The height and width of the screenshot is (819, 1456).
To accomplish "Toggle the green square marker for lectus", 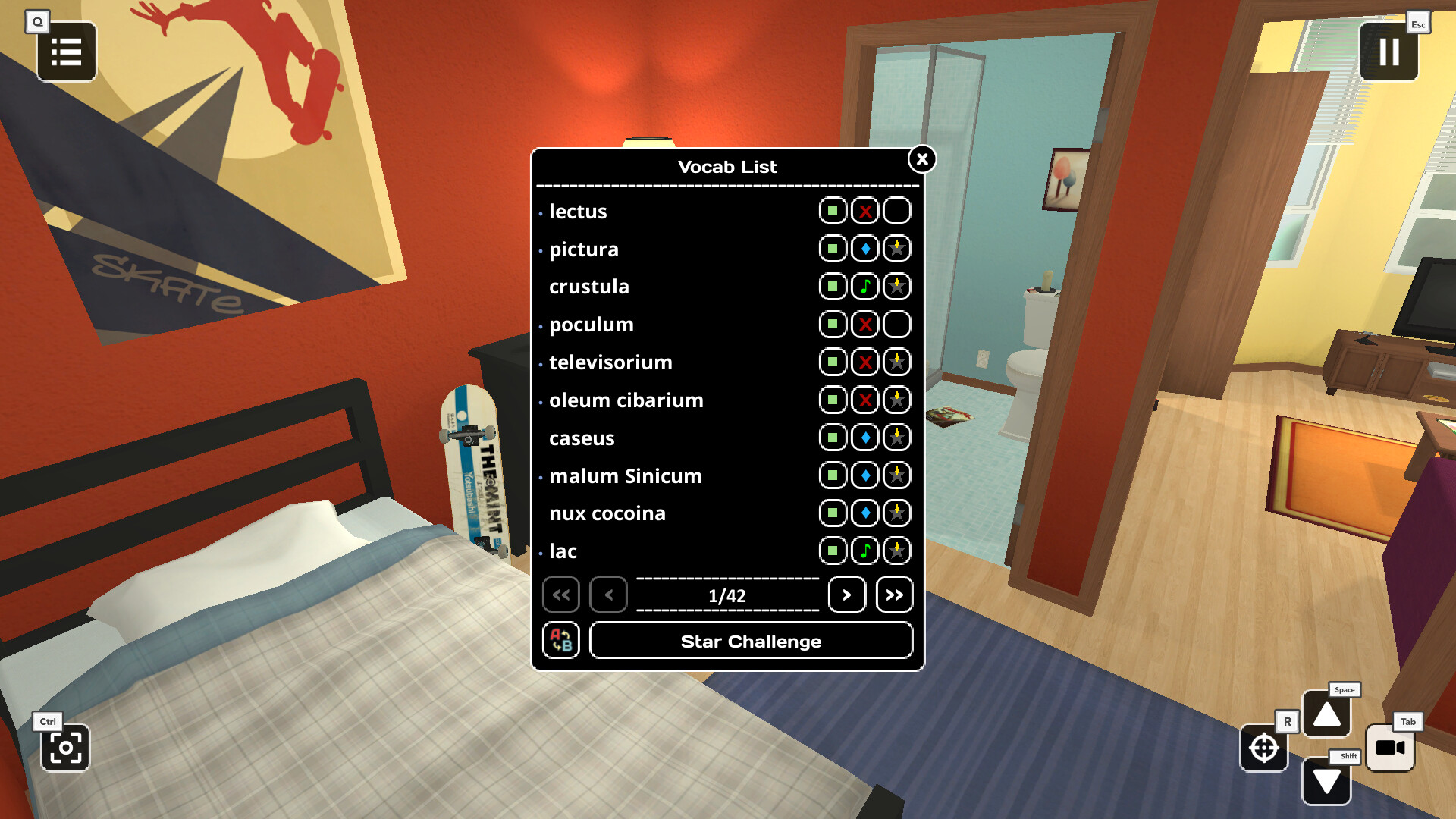I will 832,211.
